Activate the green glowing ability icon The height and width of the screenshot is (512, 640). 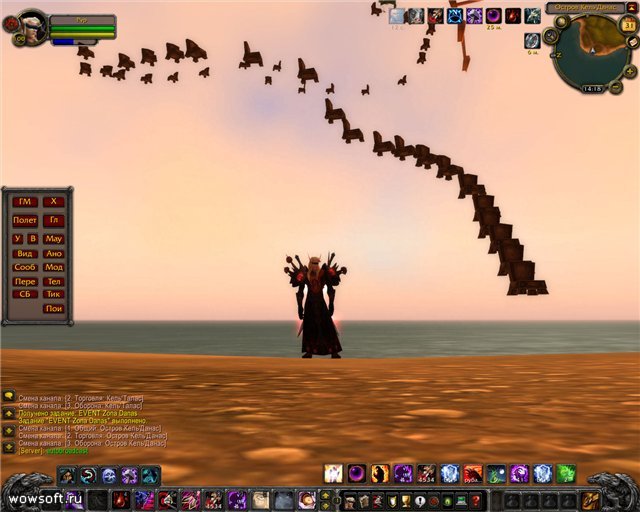566,473
